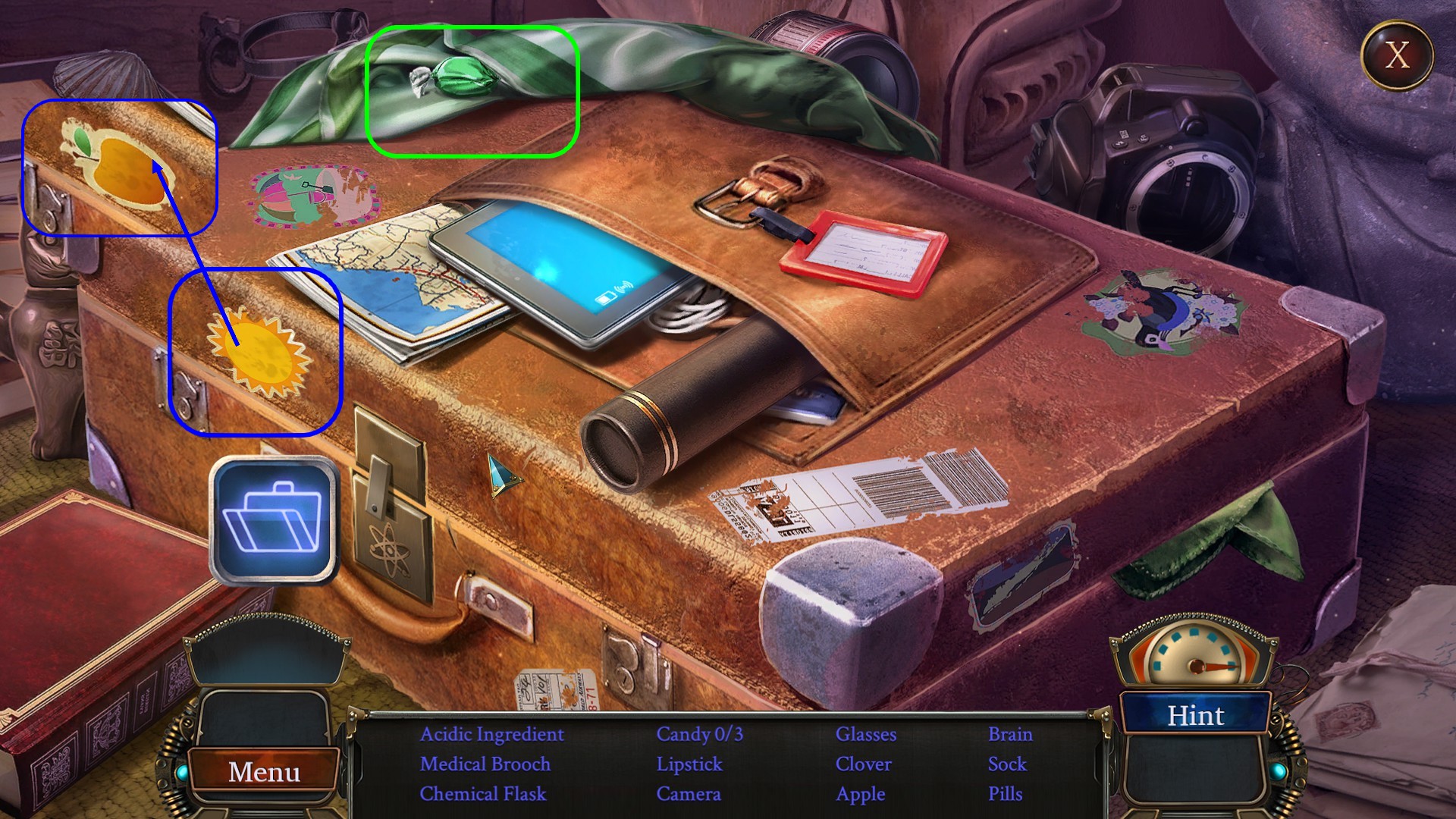Select Chemical Flask in the bottom panel
Viewport: 1456px width, 819px height.
[484, 794]
